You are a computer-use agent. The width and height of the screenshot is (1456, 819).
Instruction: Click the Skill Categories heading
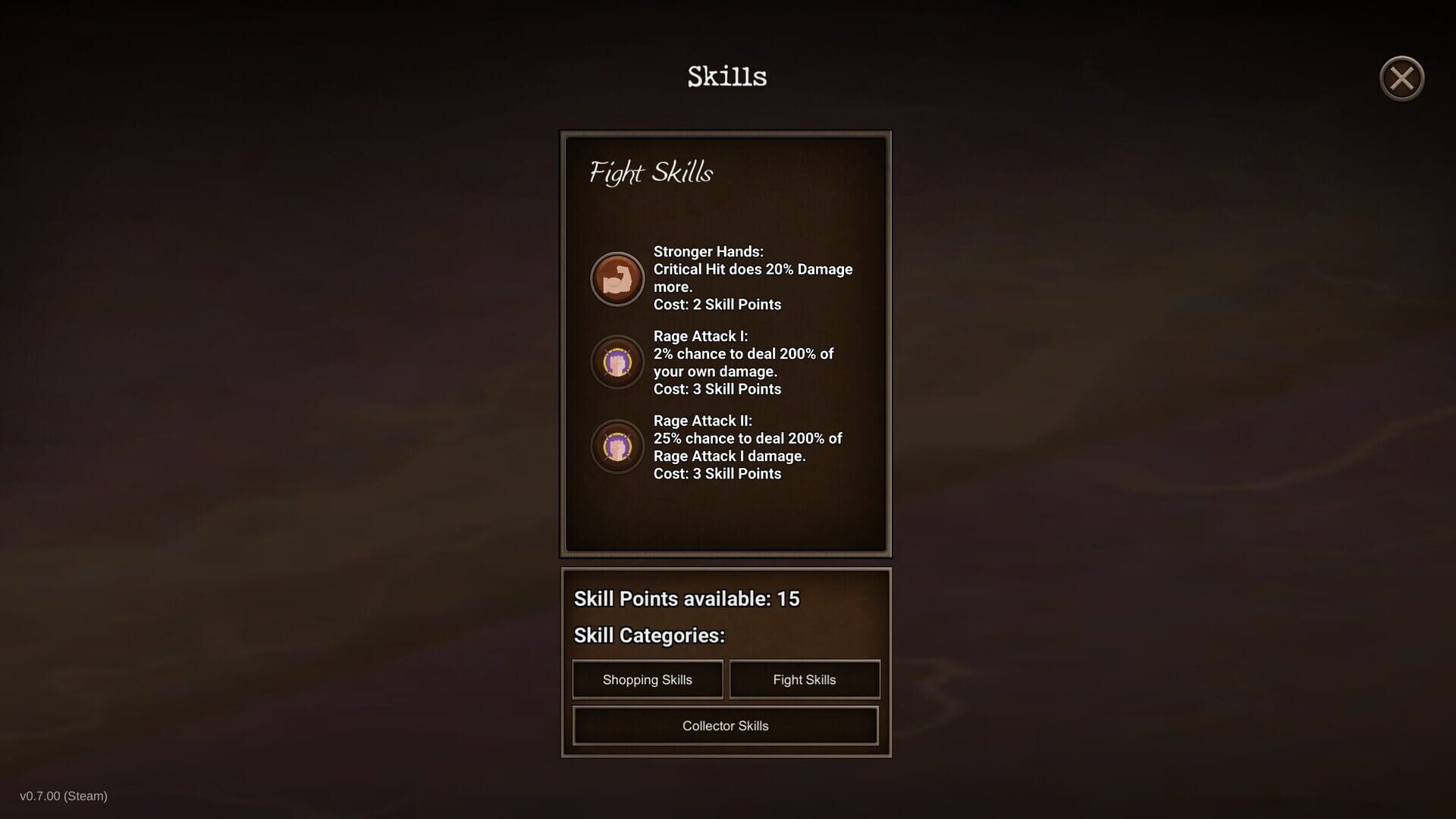click(649, 636)
